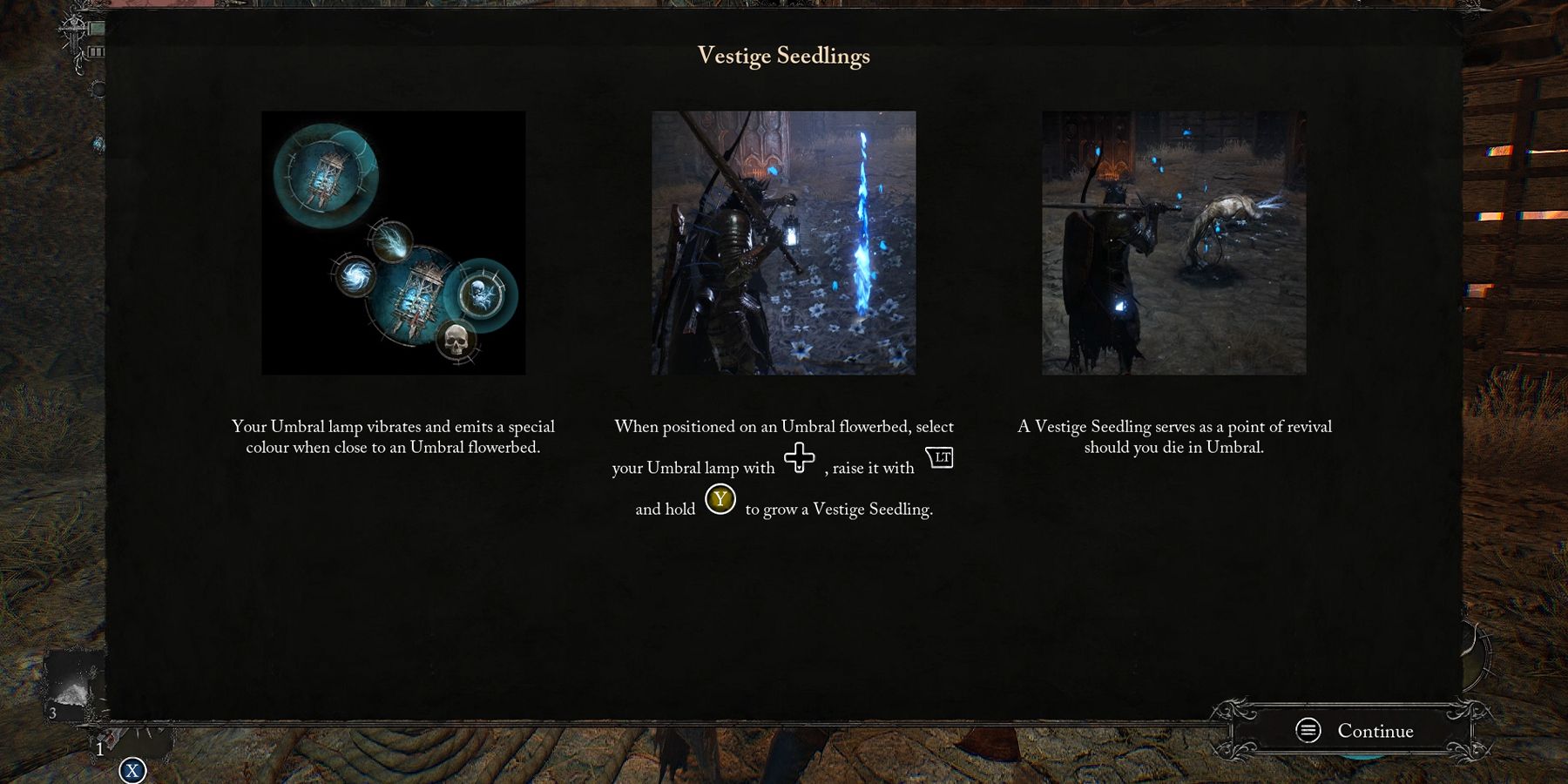This screenshot has width=1568, height=784.
Task: Select the D-pad icon in the lamp instructions
Action: tap(801, 457)
